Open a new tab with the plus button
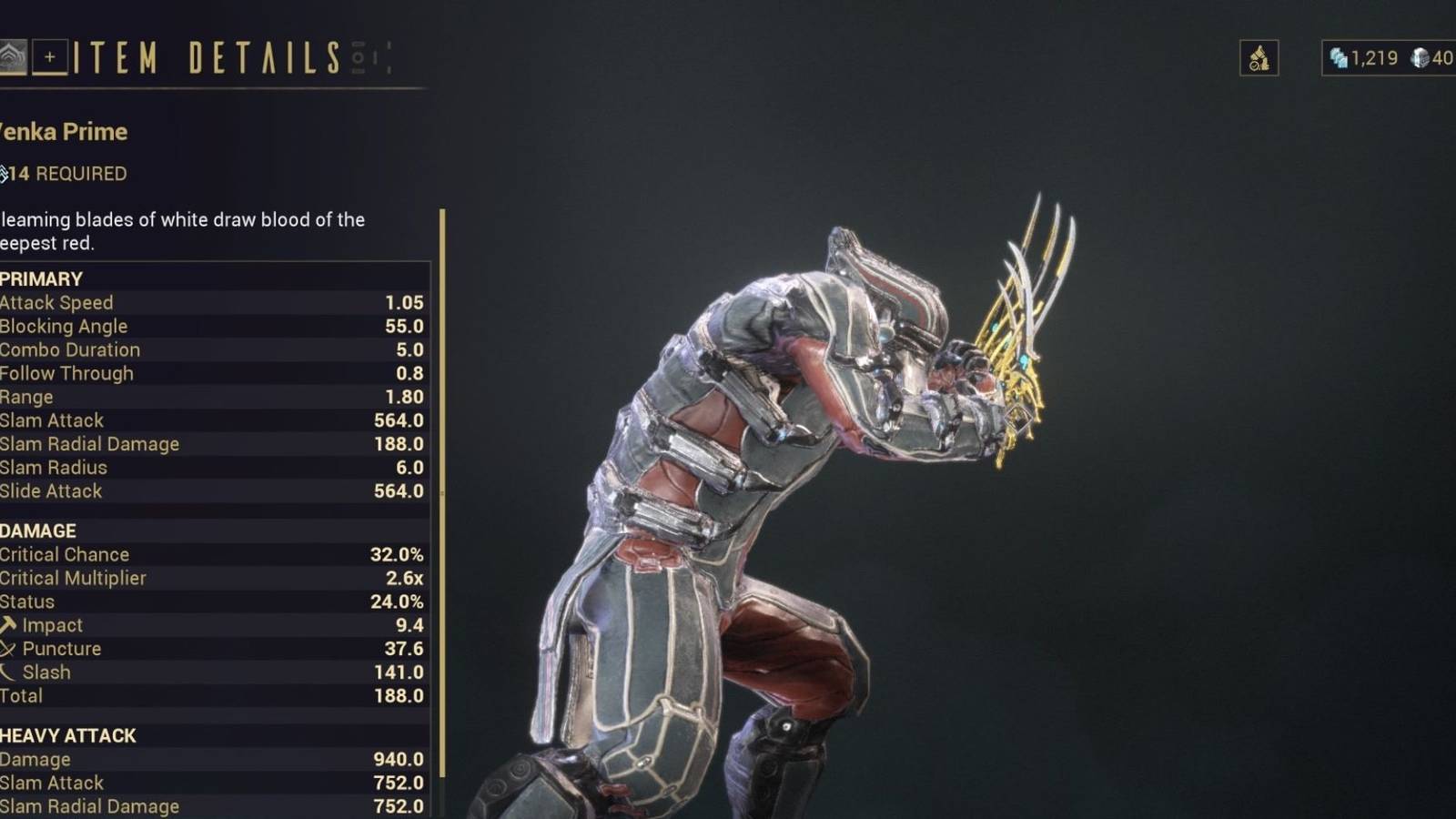This screenshot has width=1456, height=819. [x=50, y=56]
